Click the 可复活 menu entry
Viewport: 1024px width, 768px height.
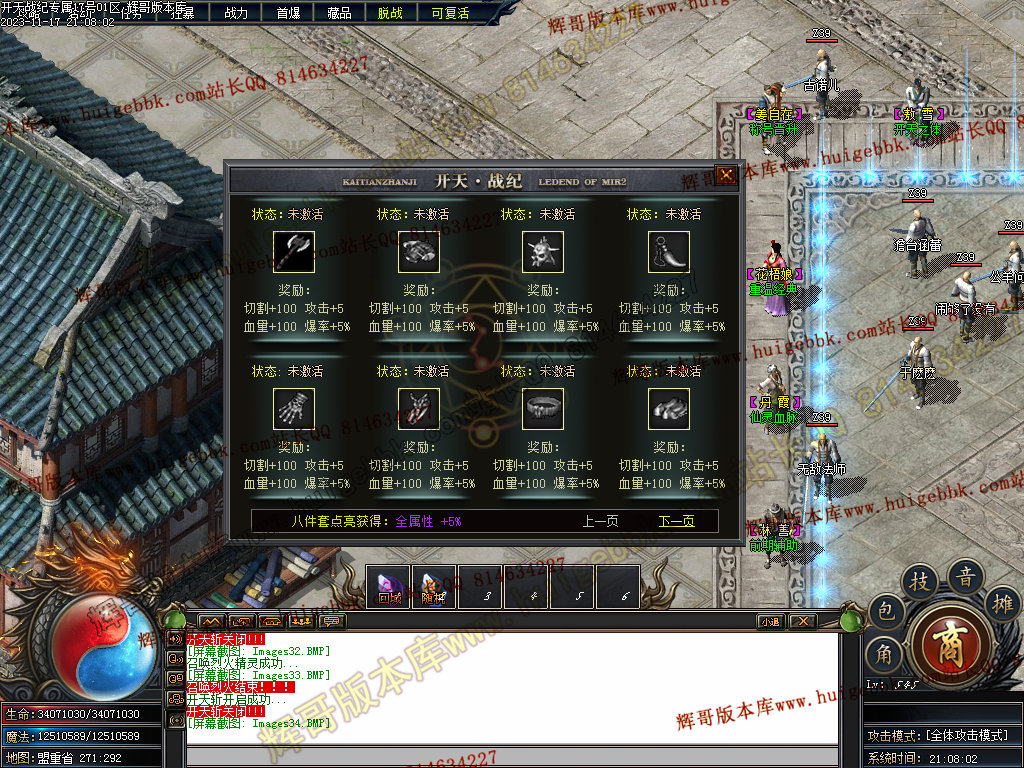coord(450,13)
